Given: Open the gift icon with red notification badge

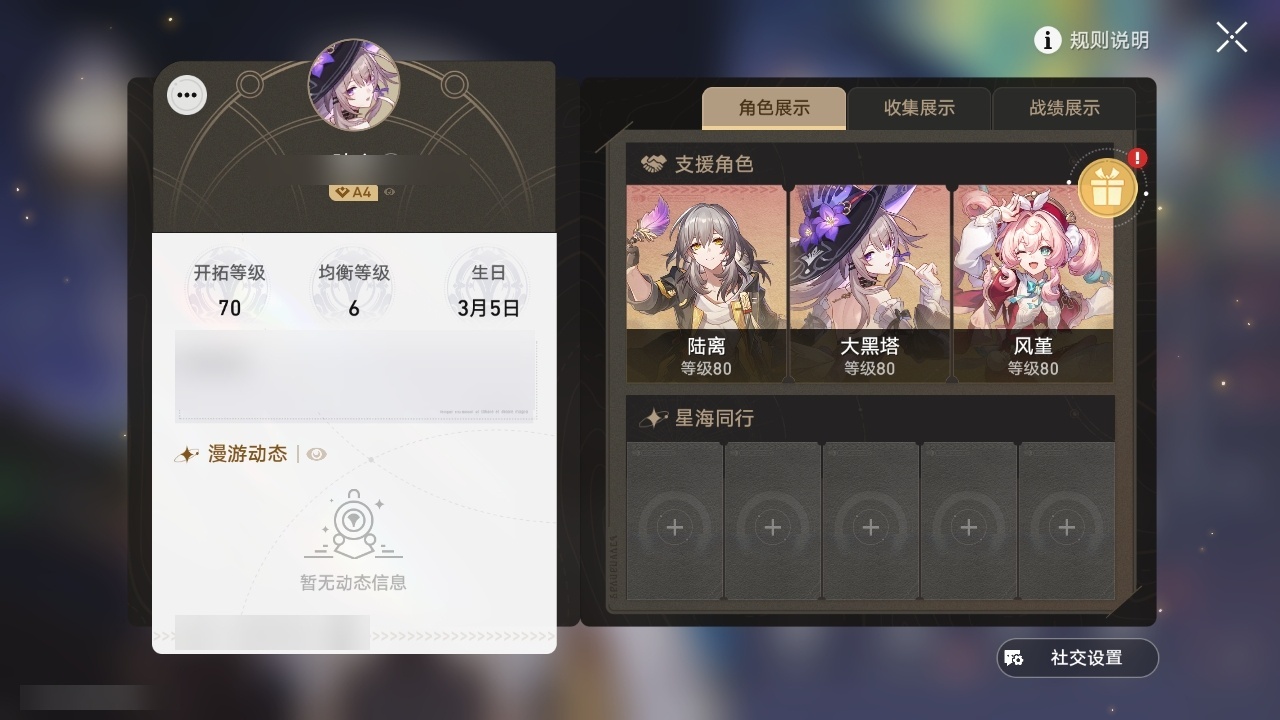Looking at the screenshot, I should coord(1109,186).
